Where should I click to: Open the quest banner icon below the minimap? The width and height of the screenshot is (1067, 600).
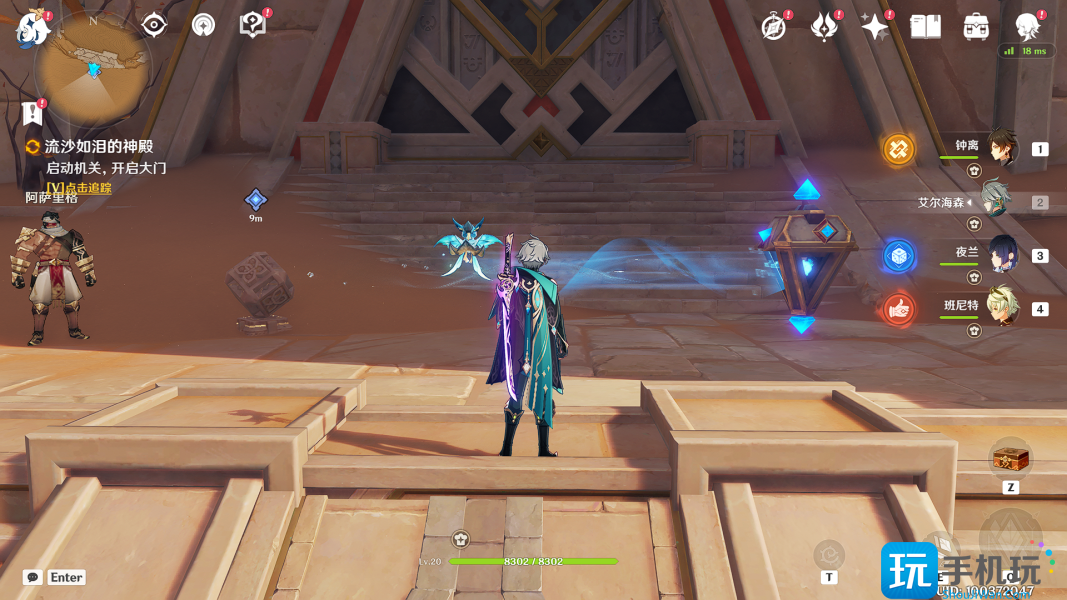click(31, 112)
